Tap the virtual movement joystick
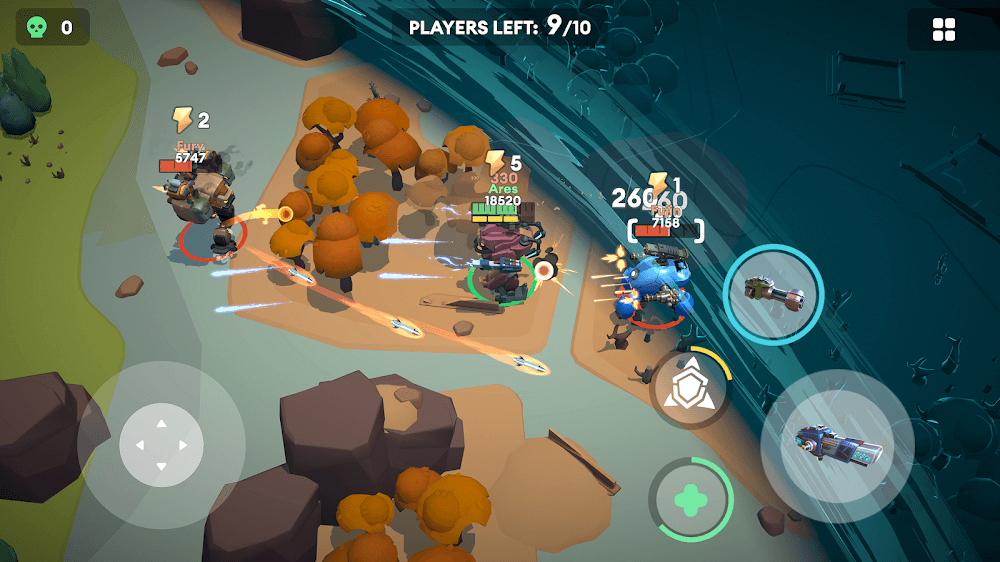 pos(161,445)
